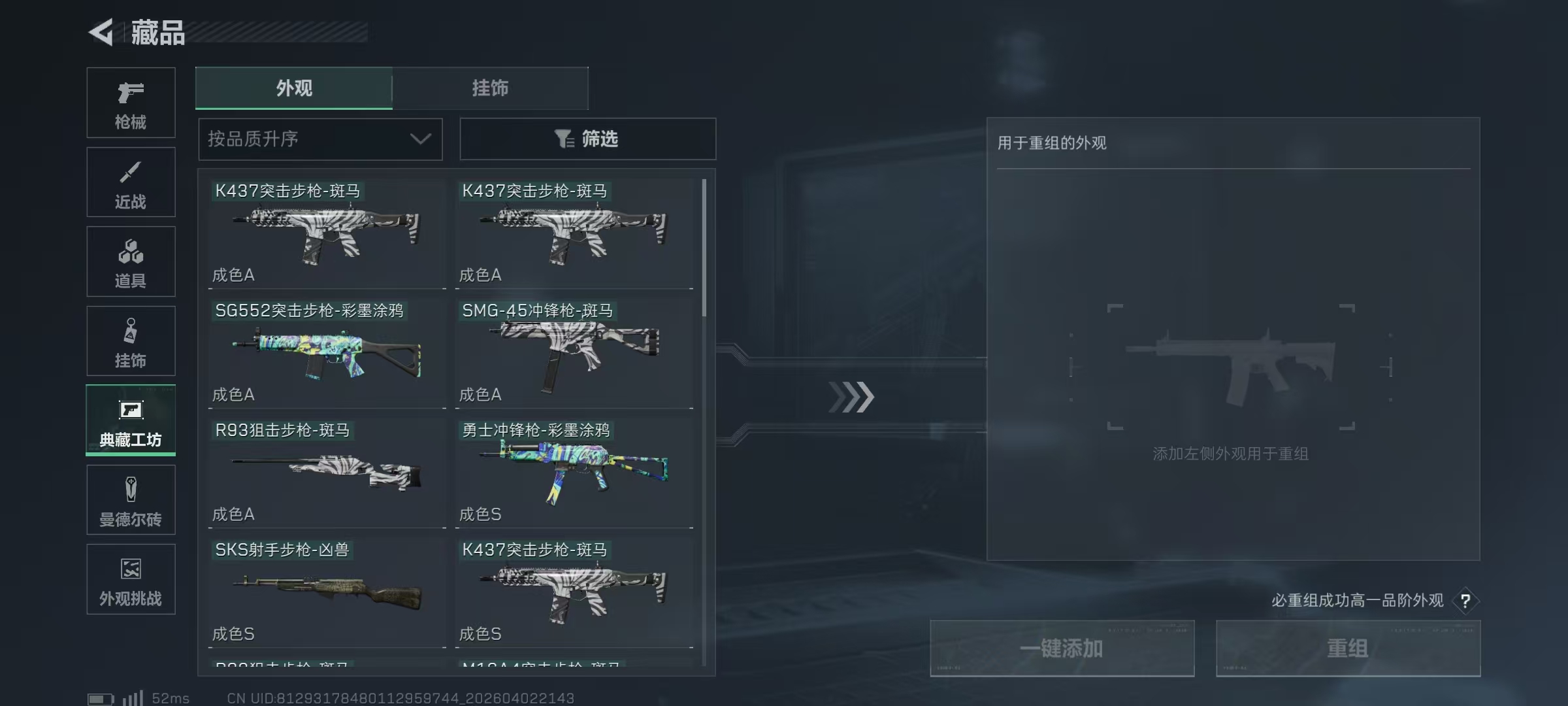Select the 枪械 category icon
Viewport: 1568px width, 706px height.
click(131, 101)
